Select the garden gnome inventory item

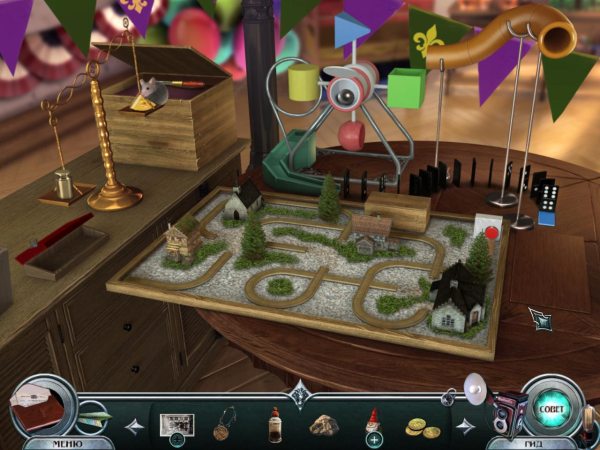[x=372, y=424]
